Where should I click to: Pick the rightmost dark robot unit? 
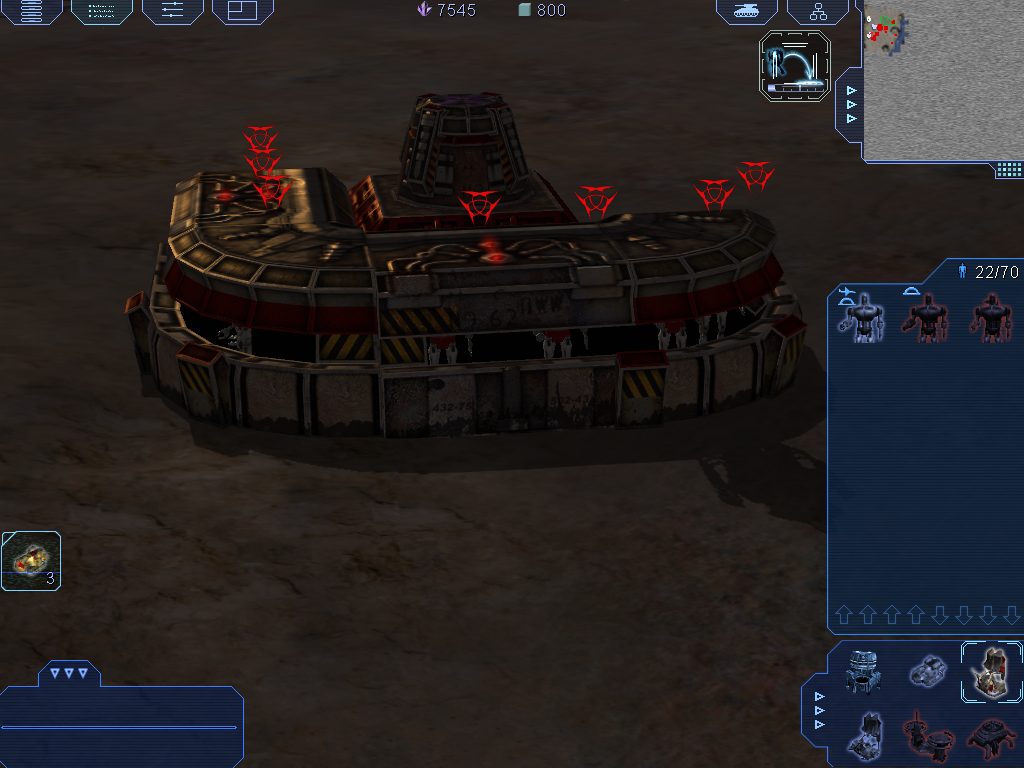click(x=991, y=317)
